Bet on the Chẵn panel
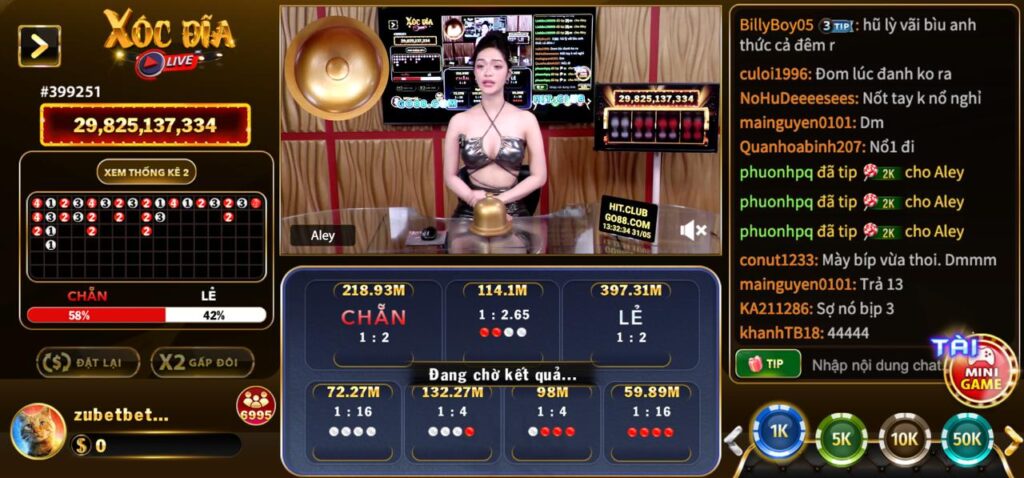This screenshot has width=1024, height=478. click(373, 318)
